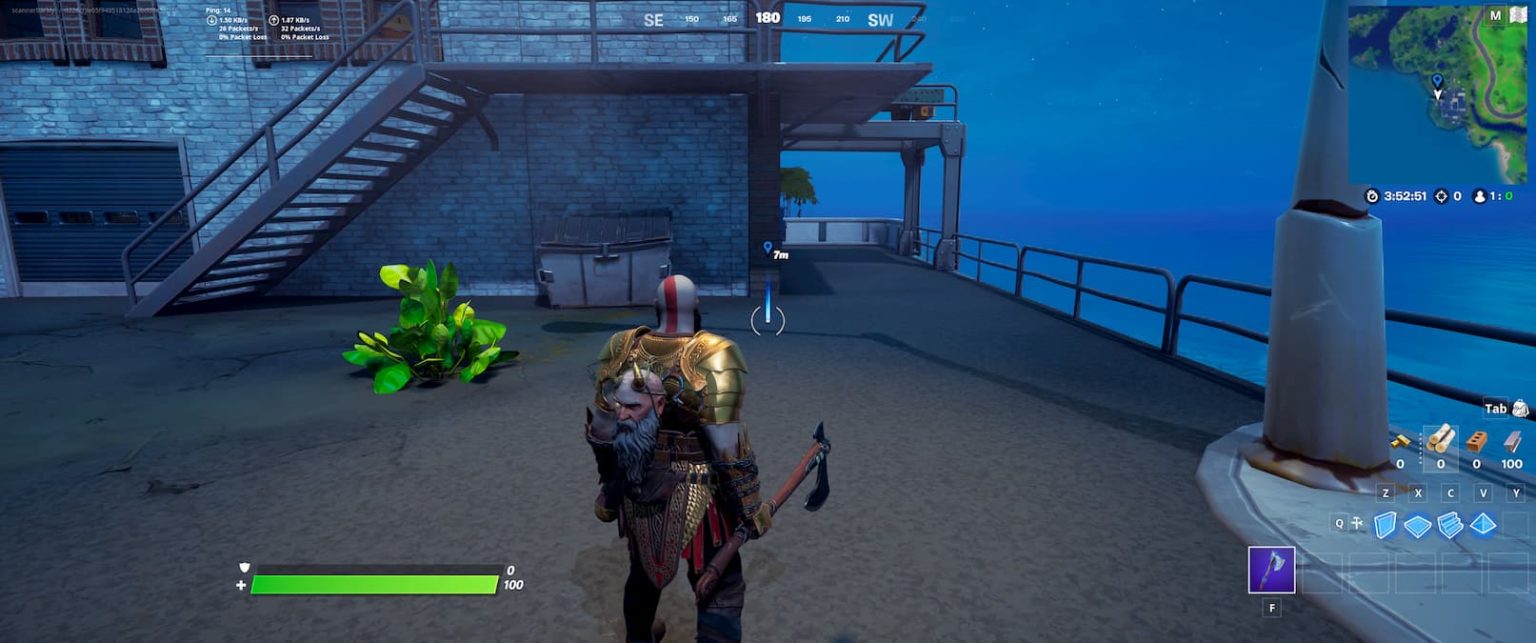Pick the stairs building piece
Image resolution: width=1536 pixels, height=643 pixels.
(1450, 524)
